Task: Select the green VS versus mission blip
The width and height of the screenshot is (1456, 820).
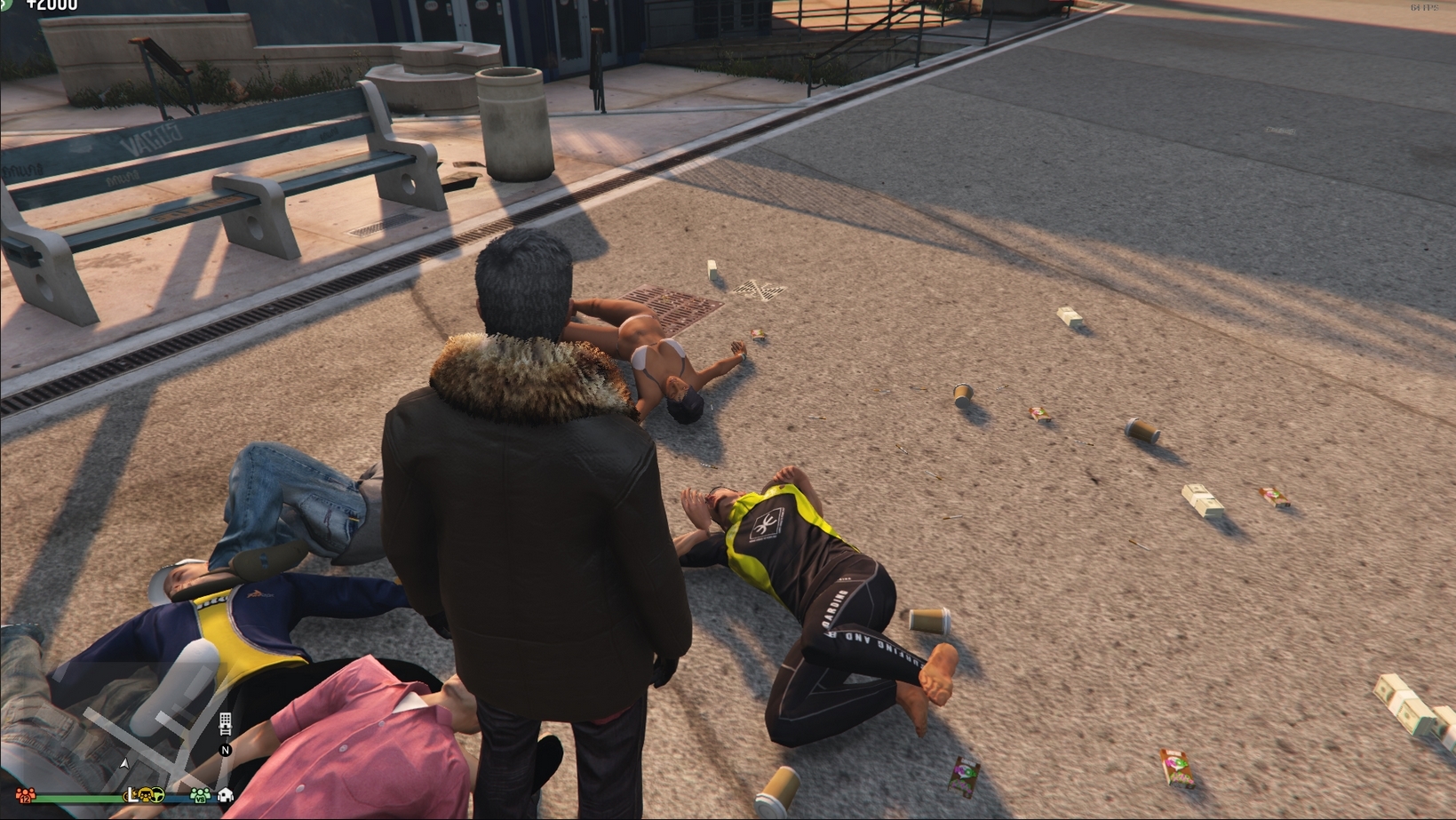Action: pyautogui.click(x=201, y=795)
